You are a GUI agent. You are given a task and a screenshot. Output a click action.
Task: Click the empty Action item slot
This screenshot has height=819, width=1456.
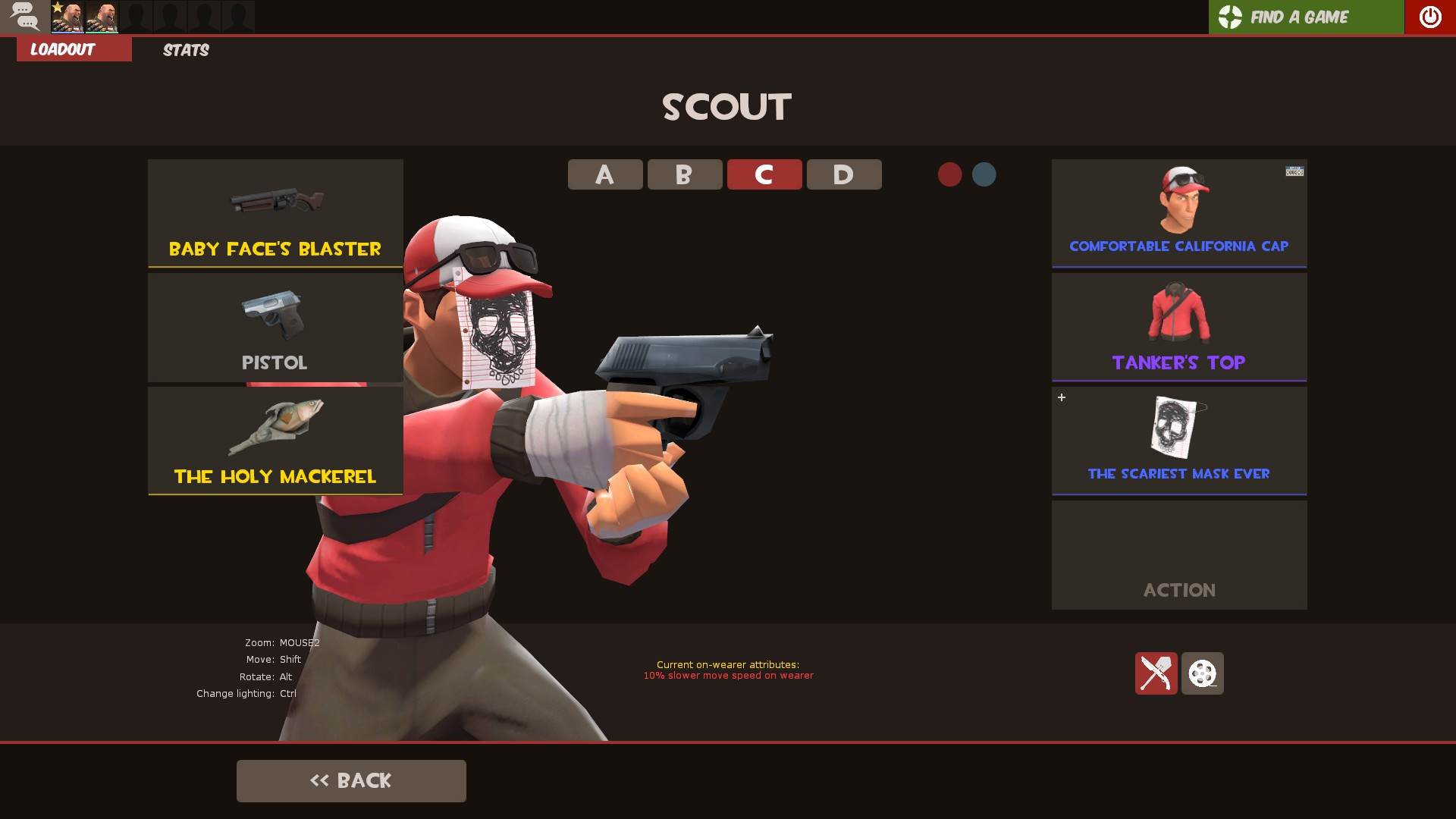point(1178,554)
